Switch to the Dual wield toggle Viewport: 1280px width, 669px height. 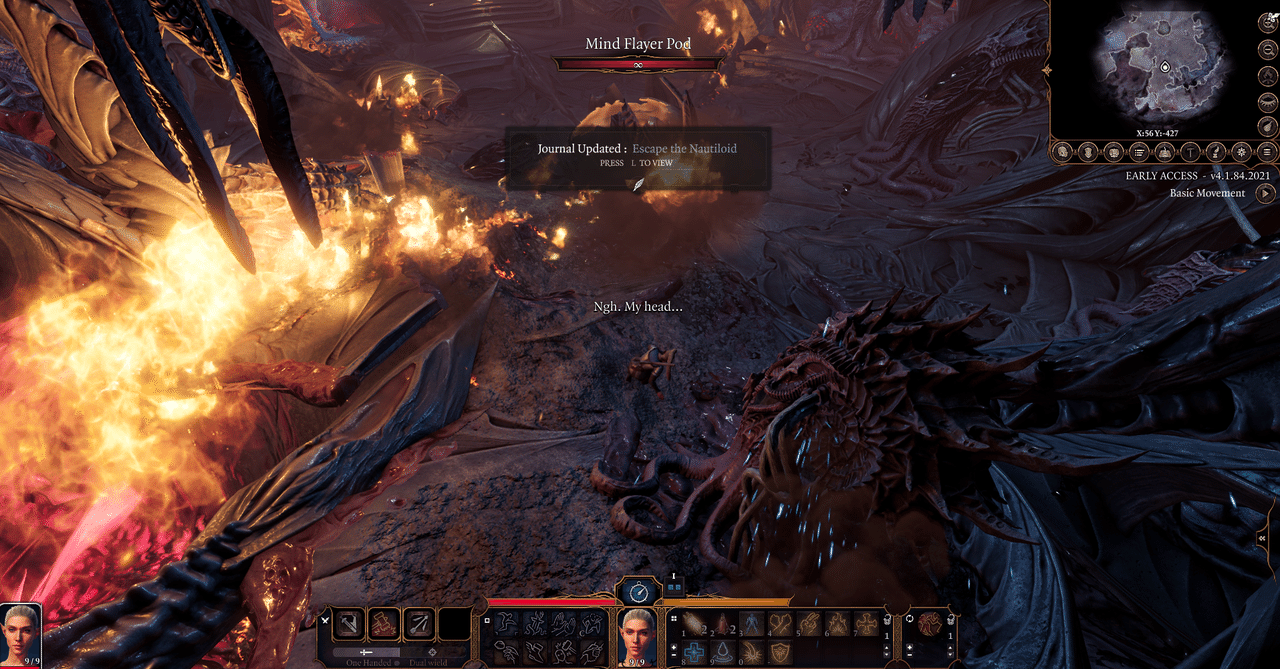433,652
